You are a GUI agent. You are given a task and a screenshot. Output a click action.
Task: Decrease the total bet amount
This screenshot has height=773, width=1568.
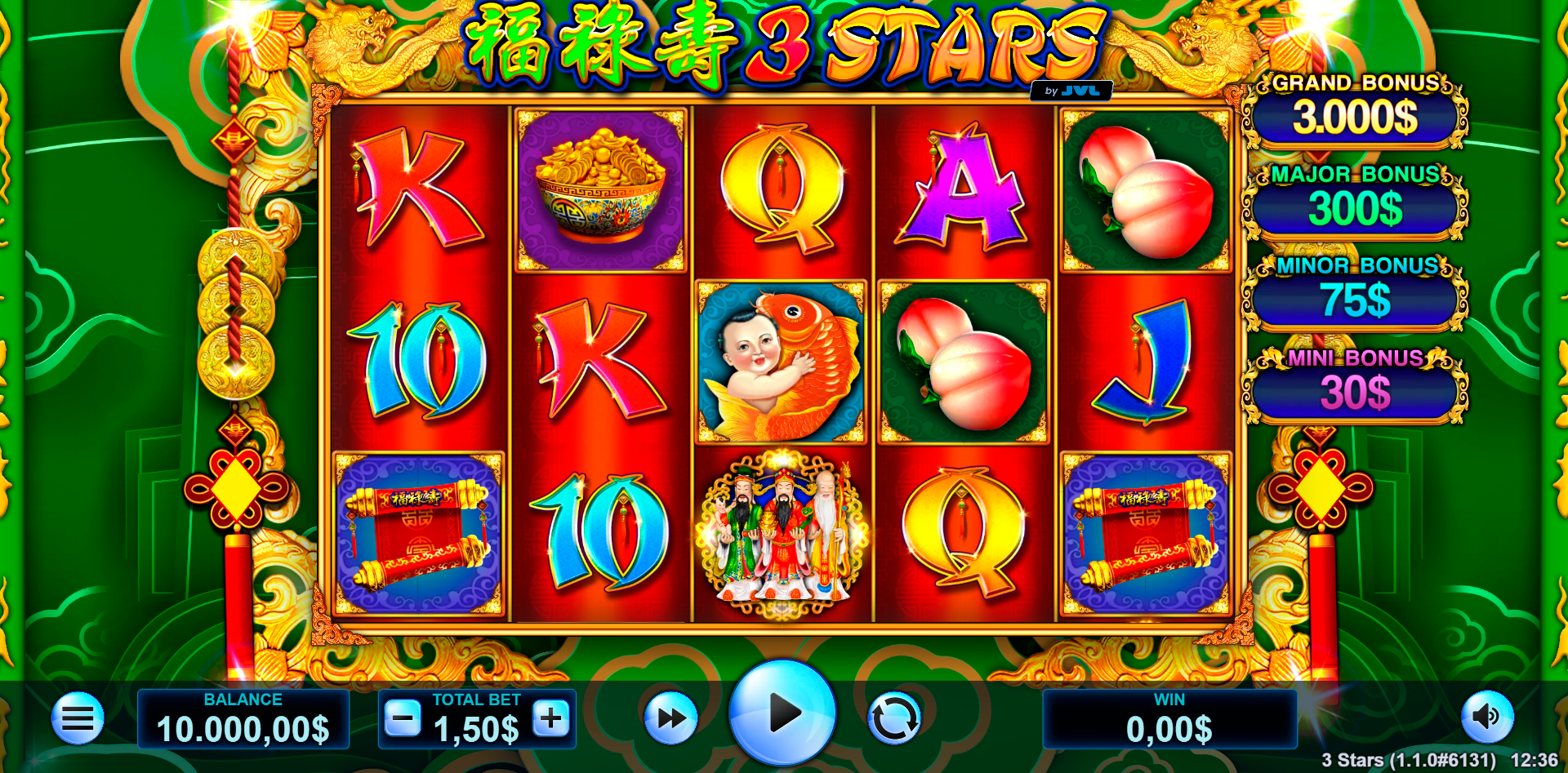click(x=403, y=718)
